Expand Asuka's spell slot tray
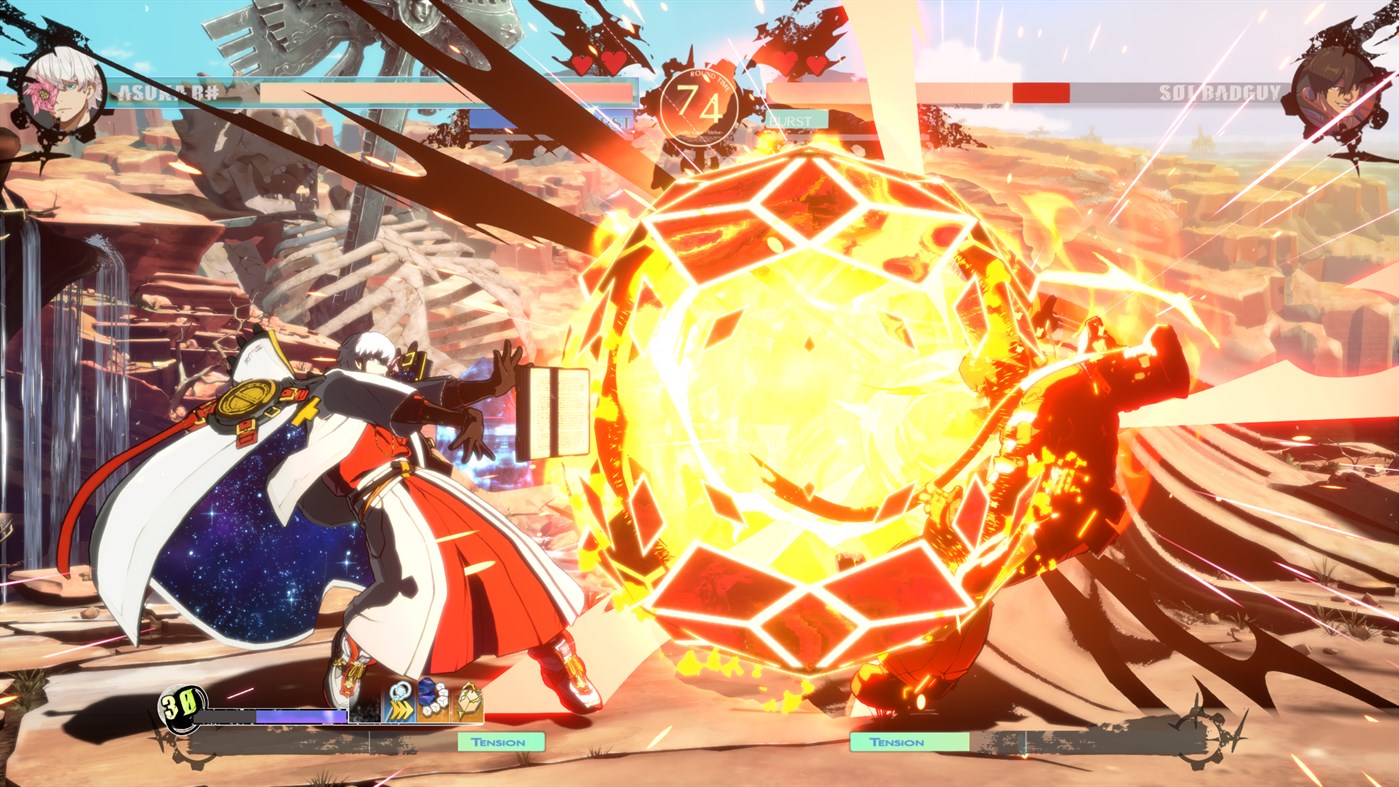Viewport: 1399px width, 787px height. 432,700
